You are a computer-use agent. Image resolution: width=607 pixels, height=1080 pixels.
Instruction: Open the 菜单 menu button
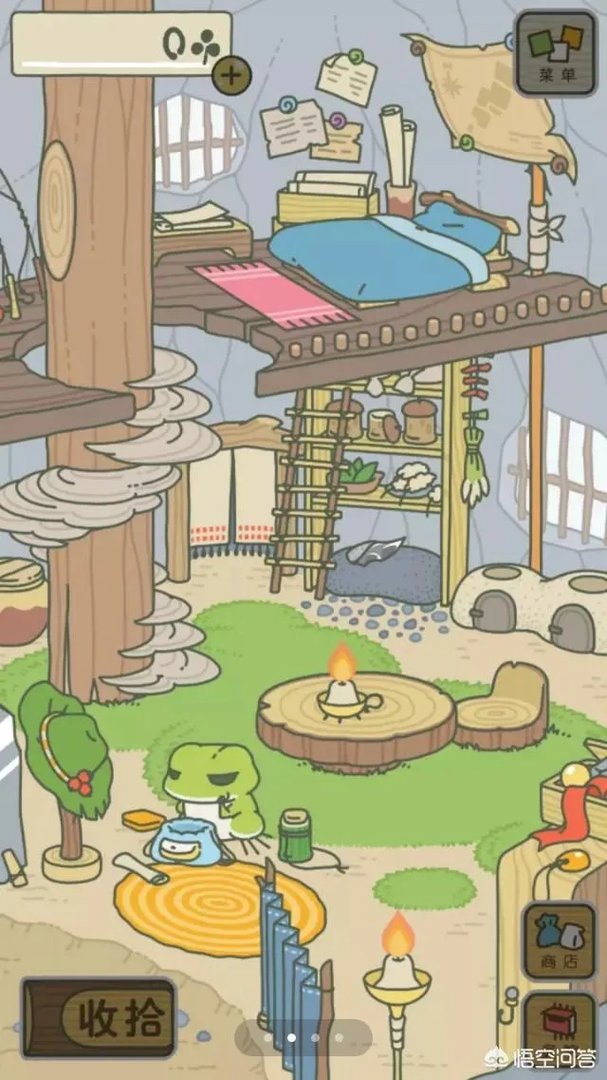[556, 51]
